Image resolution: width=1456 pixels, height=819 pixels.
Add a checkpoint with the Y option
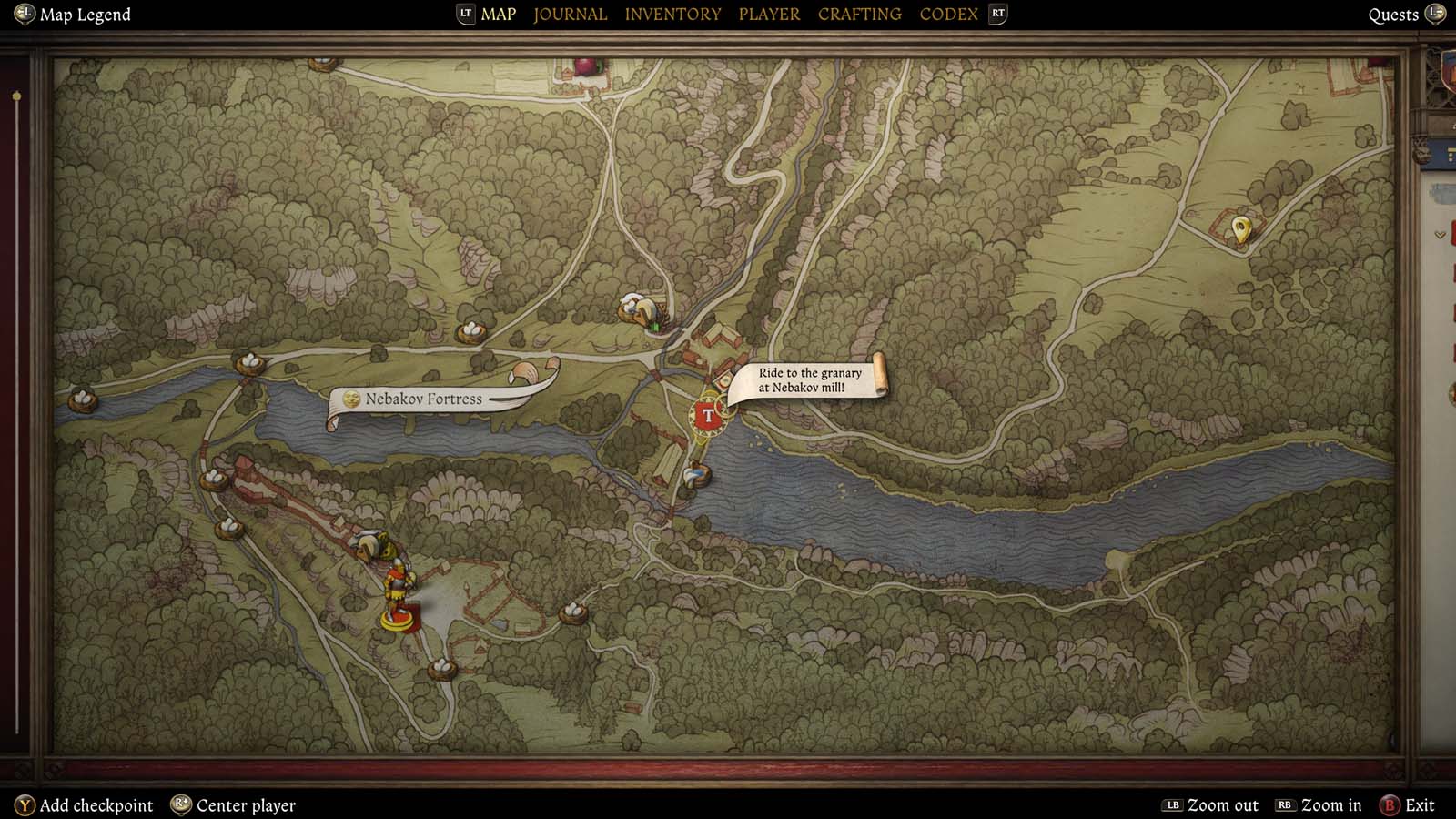(x=86, y=804)
